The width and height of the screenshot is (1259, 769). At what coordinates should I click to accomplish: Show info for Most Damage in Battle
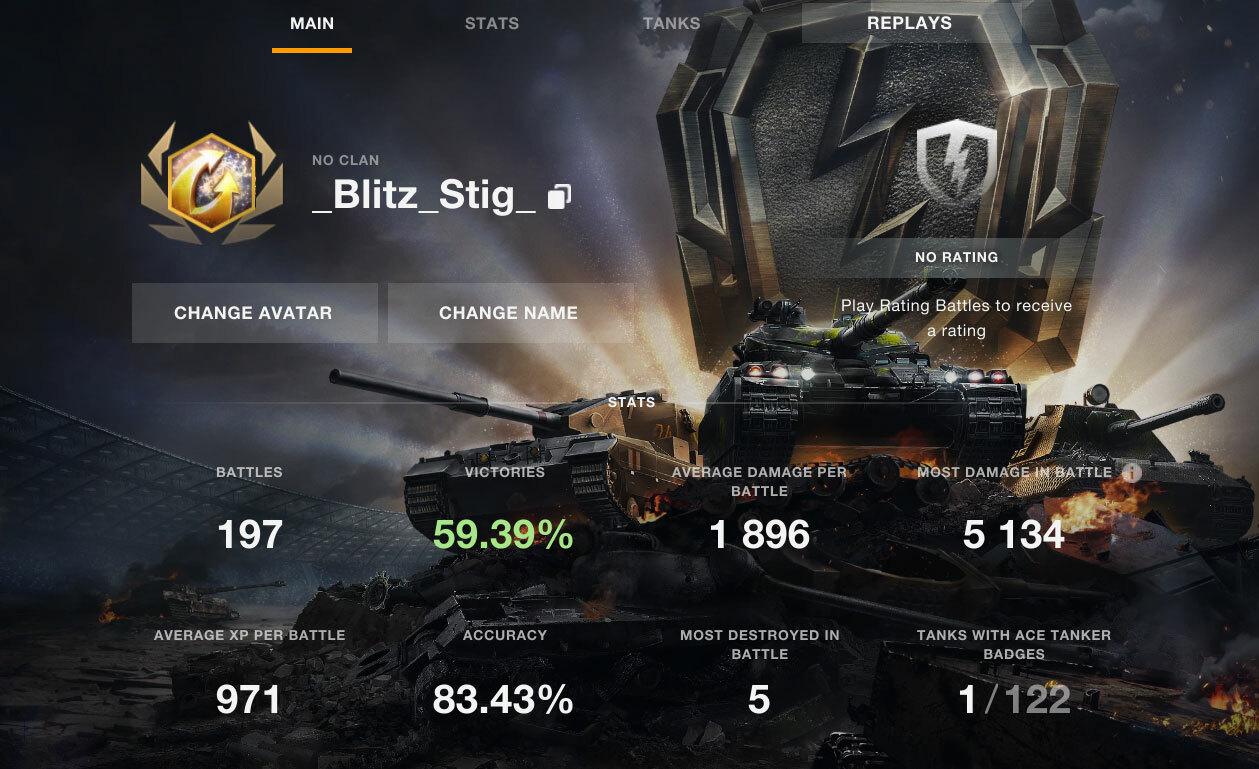[1131, 472]
